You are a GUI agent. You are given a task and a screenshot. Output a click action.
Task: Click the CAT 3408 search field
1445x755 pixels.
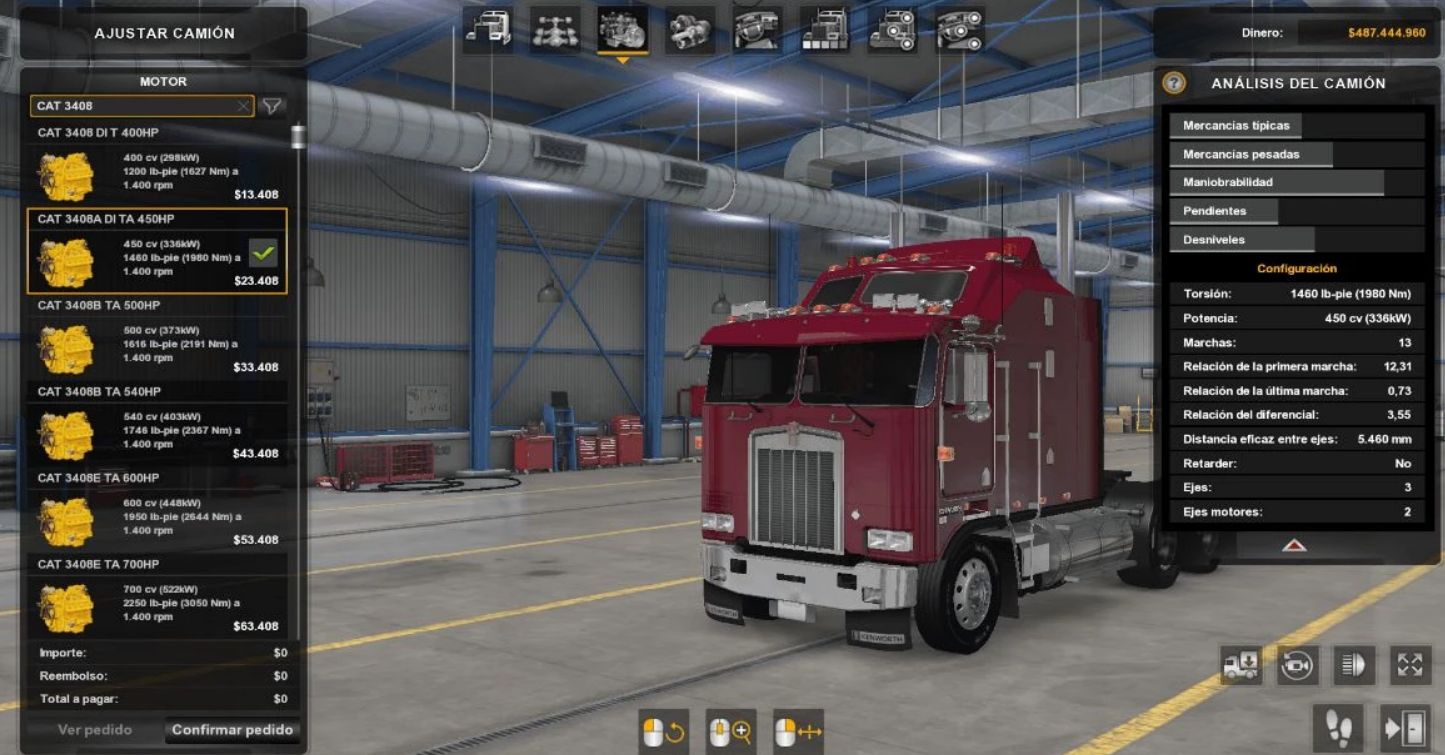(x=133, y=106)
